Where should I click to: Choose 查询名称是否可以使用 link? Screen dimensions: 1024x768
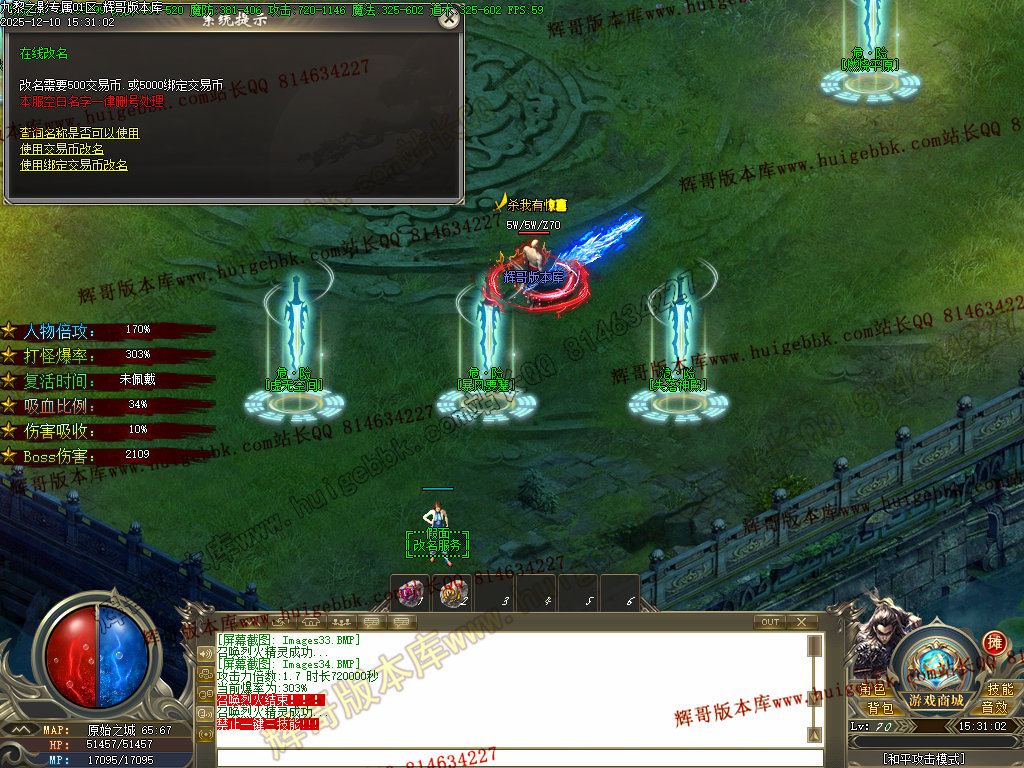[79, 133]
